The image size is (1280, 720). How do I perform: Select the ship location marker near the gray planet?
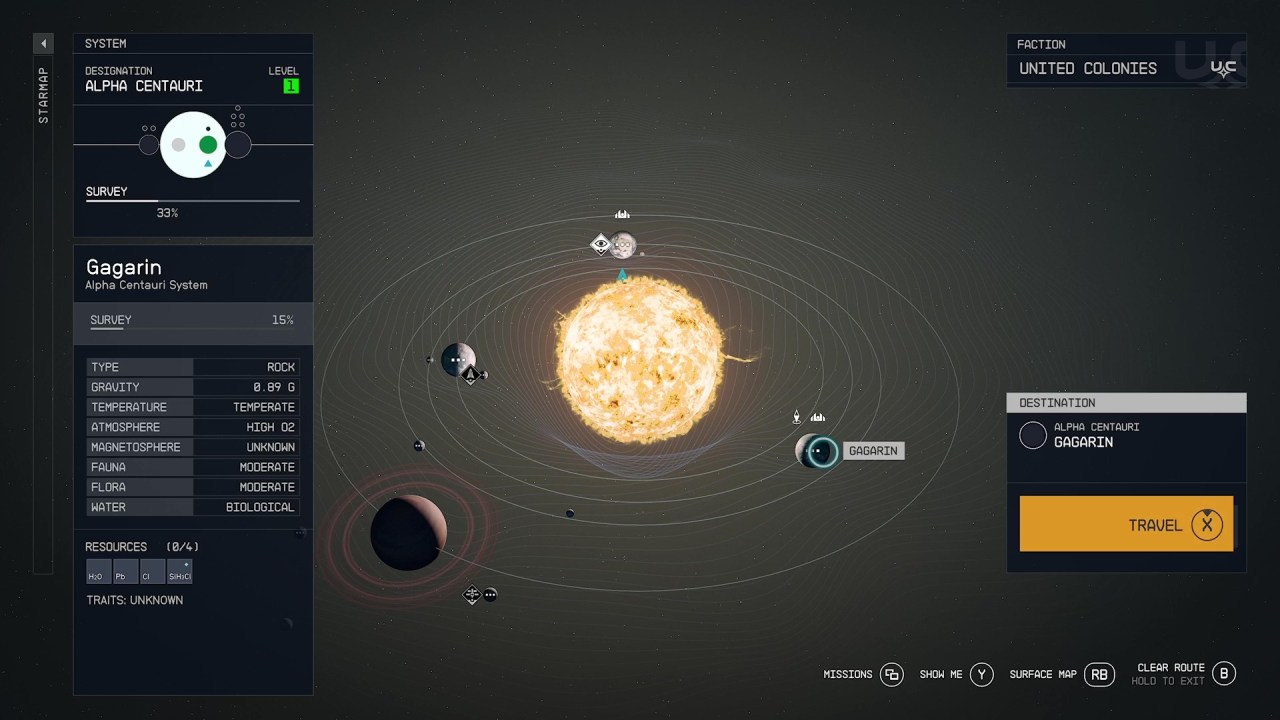click(x=471, y=375)
